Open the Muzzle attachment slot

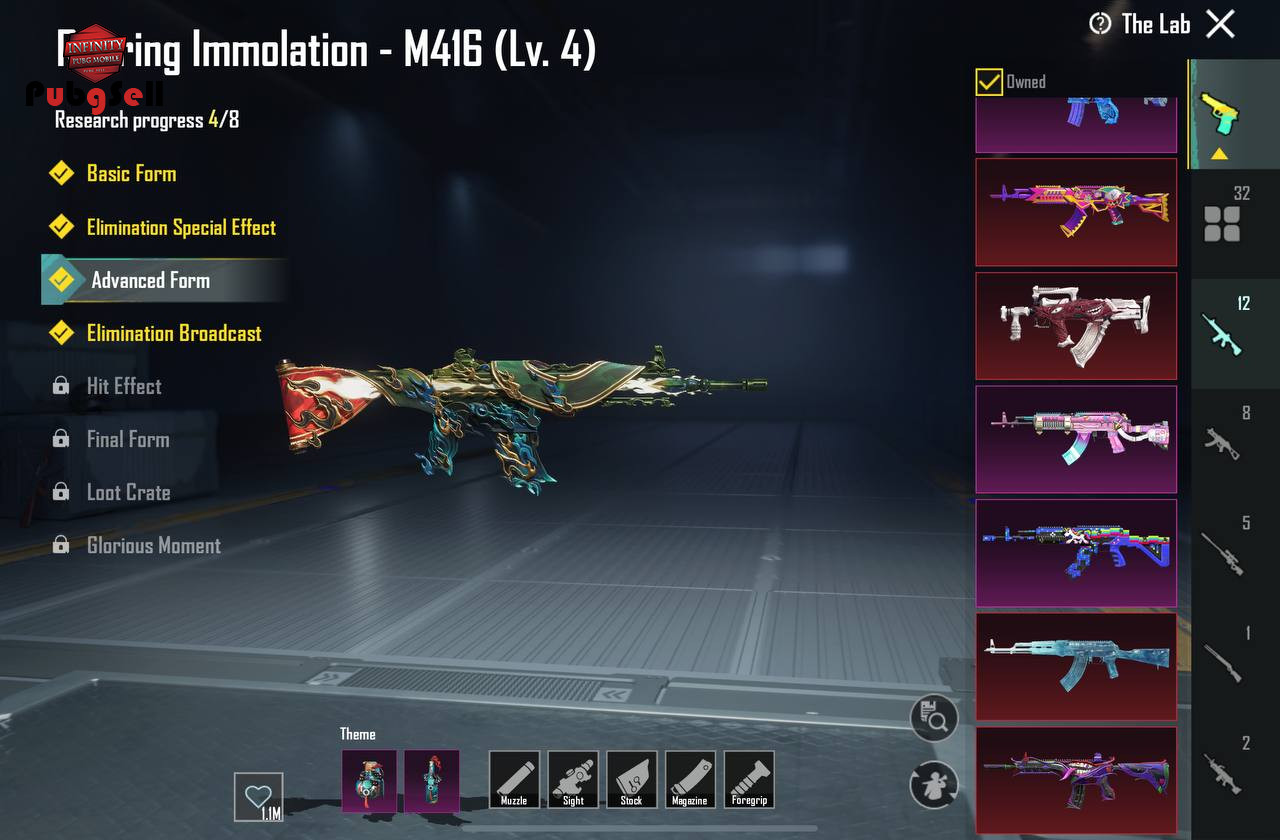514,780
